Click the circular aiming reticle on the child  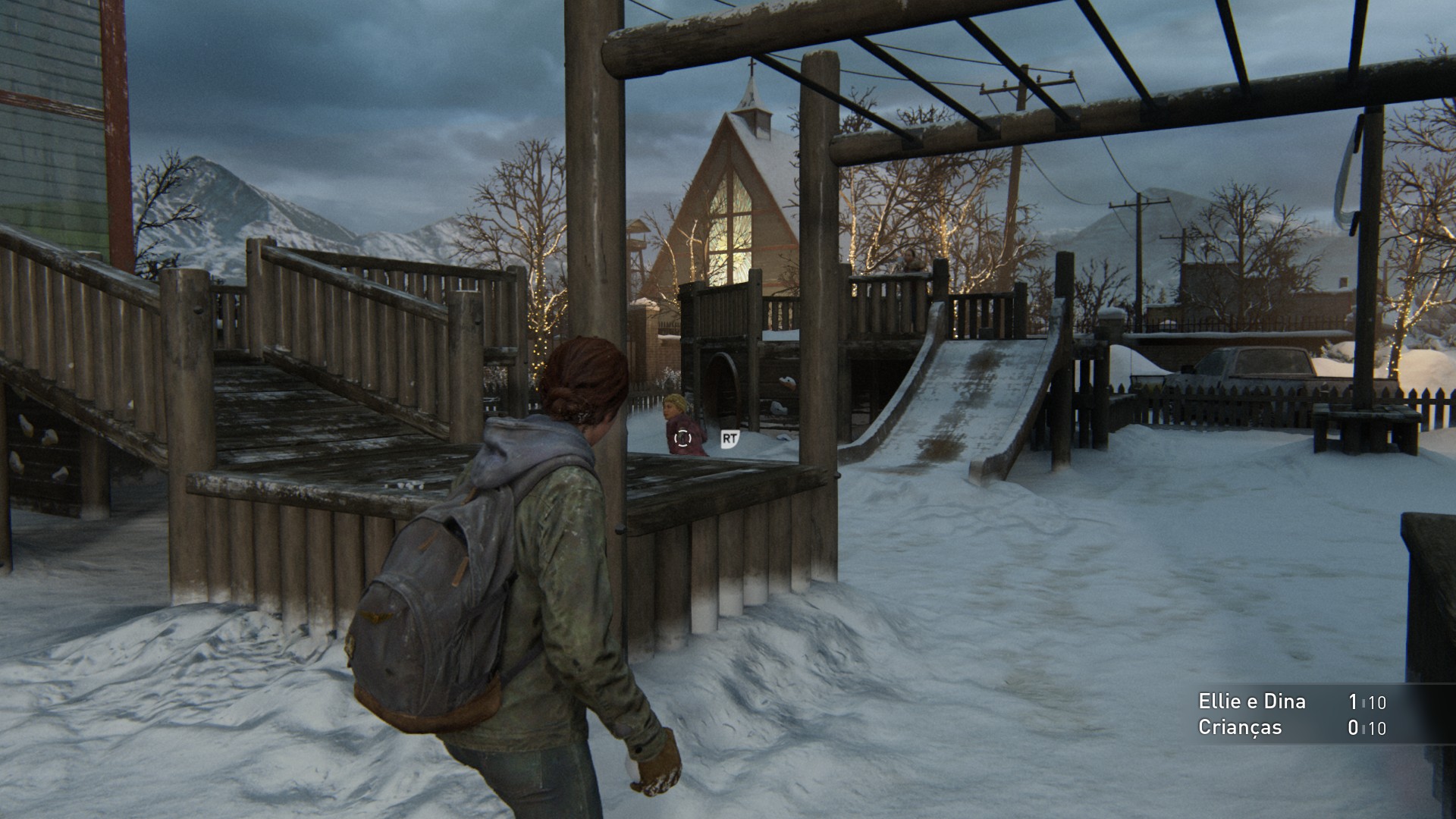[x=683, y=438]
